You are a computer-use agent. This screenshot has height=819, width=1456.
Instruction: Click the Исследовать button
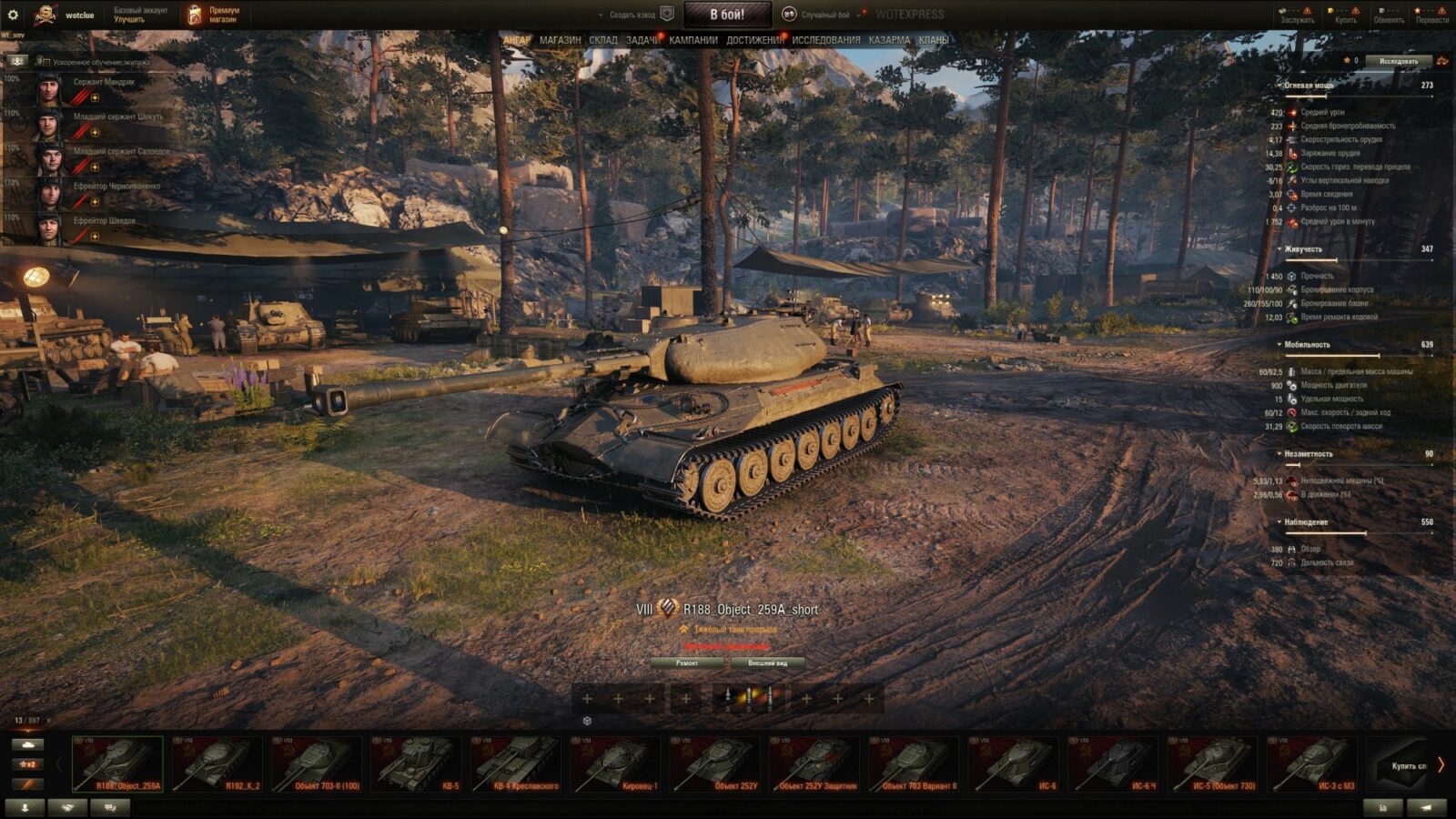(1398, 61)
